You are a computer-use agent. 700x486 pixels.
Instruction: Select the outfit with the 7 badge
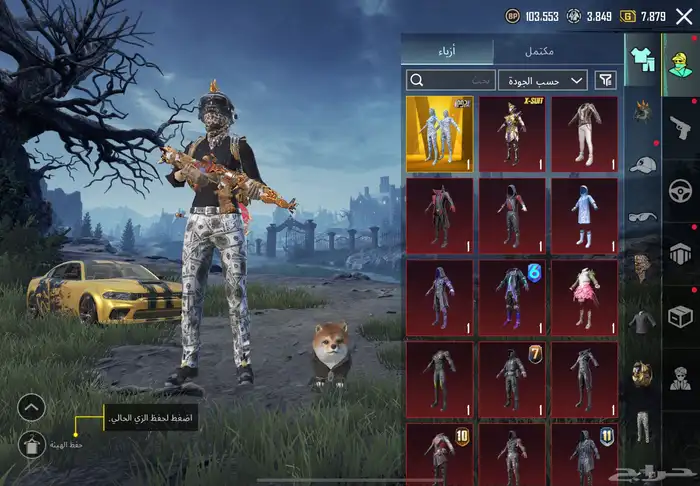pos(512,379)
